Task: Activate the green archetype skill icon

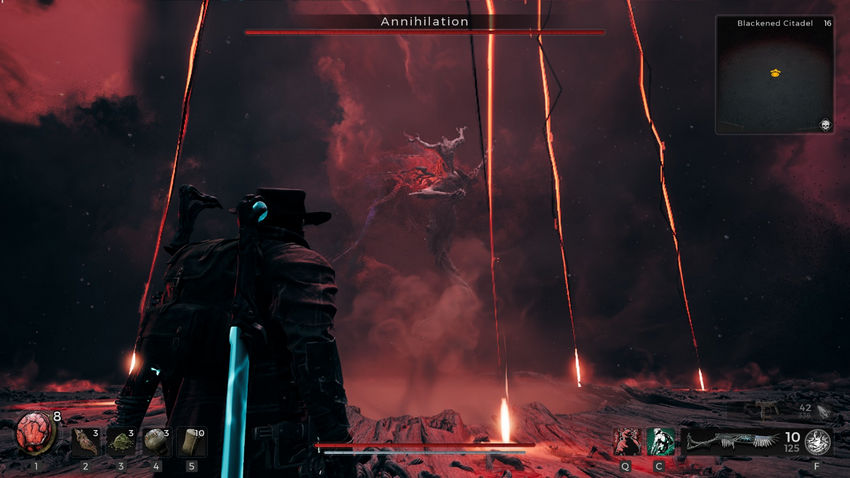Action: click(661, 442)
